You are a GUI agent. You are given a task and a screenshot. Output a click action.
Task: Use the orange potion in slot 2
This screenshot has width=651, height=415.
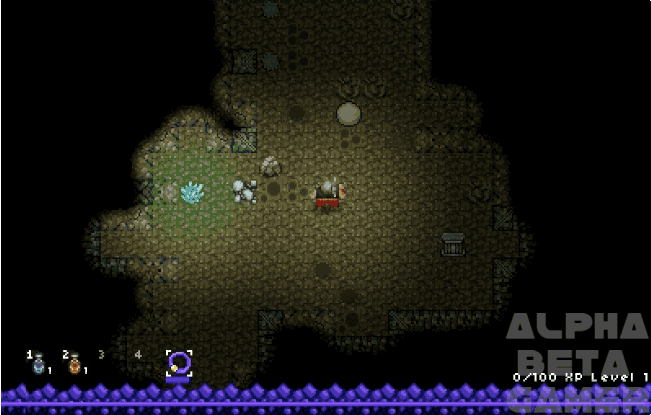click(x=74, y=365)
